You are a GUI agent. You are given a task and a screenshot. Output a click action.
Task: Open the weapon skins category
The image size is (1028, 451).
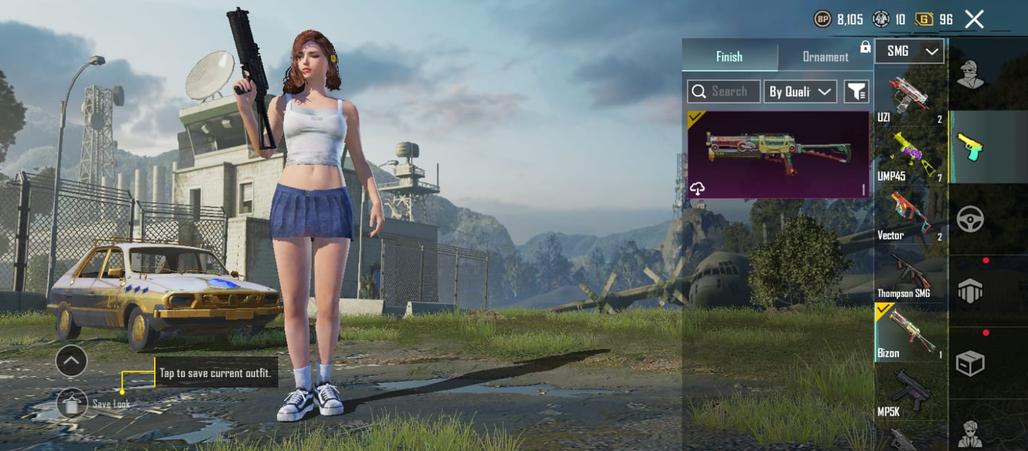tap(969, 147)
